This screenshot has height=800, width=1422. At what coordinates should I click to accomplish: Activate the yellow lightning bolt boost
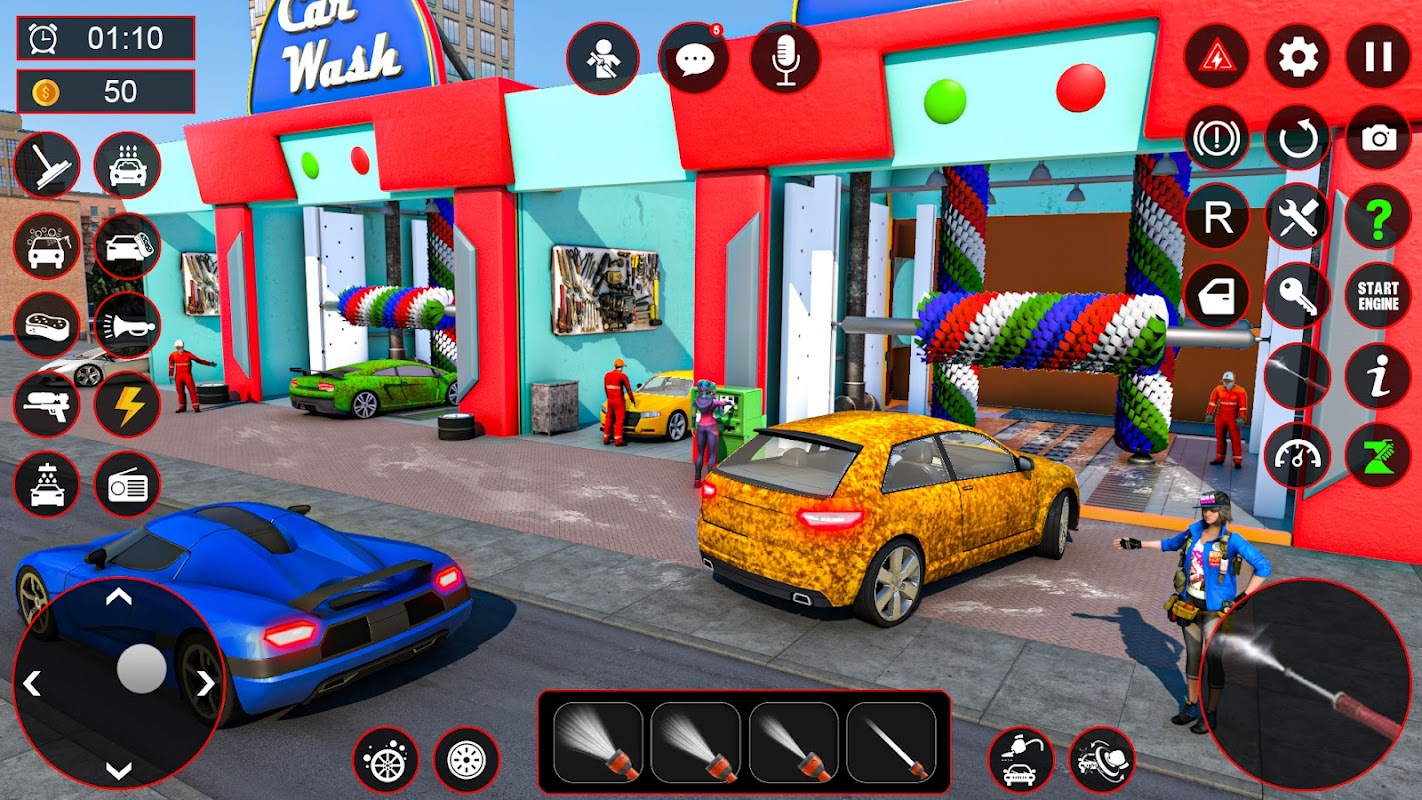pos(127,405)
